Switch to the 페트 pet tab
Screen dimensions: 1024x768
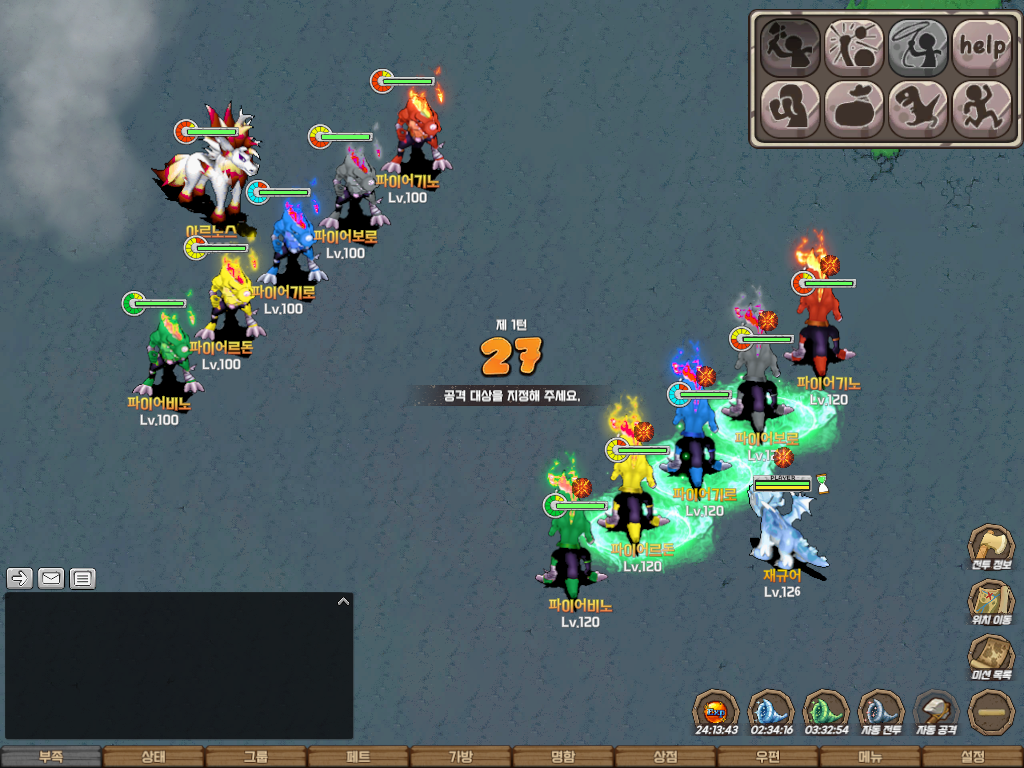pyautogui.click(x=358, y=757)
